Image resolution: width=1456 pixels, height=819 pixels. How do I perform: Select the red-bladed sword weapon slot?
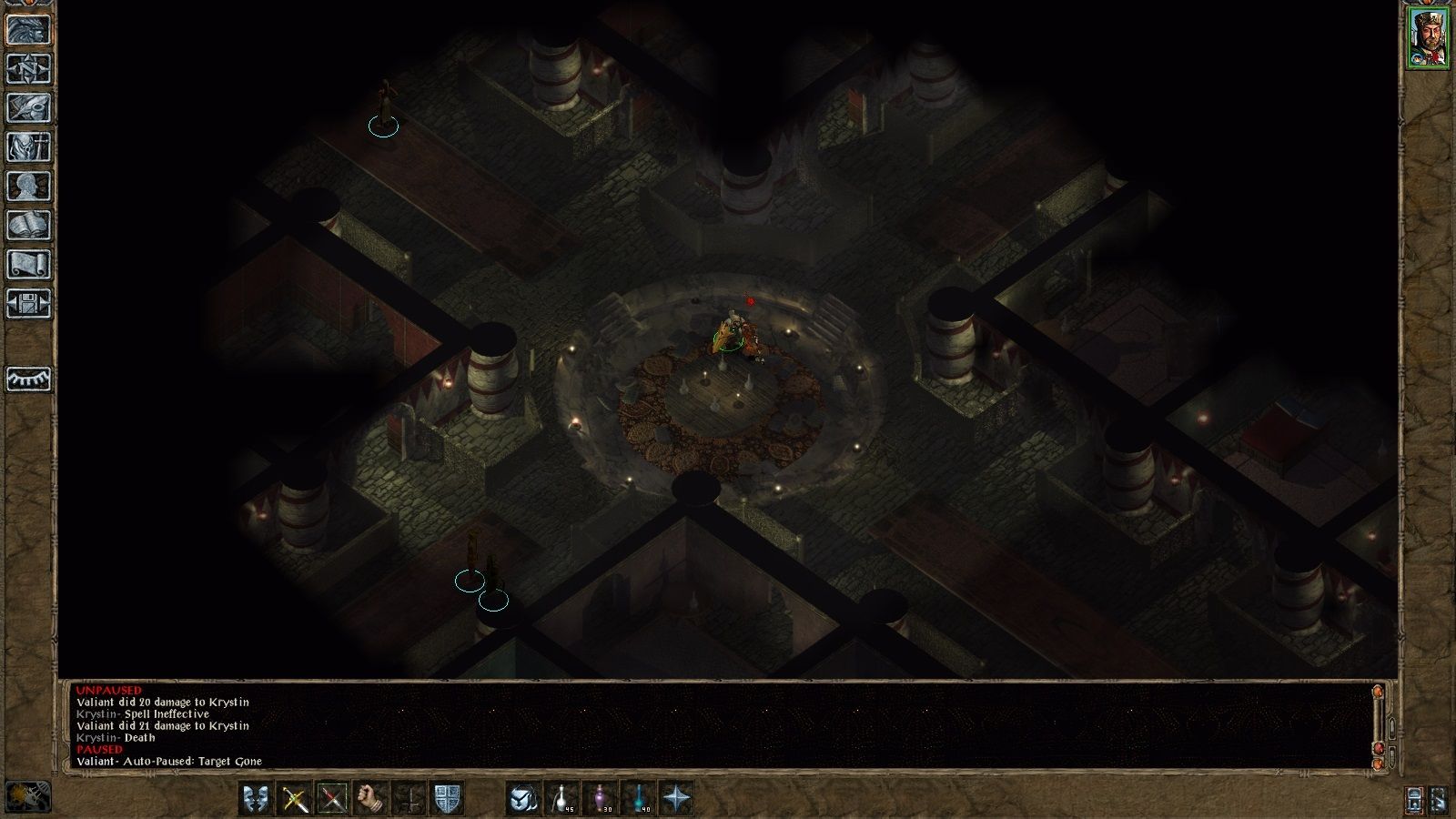[332, 799]
